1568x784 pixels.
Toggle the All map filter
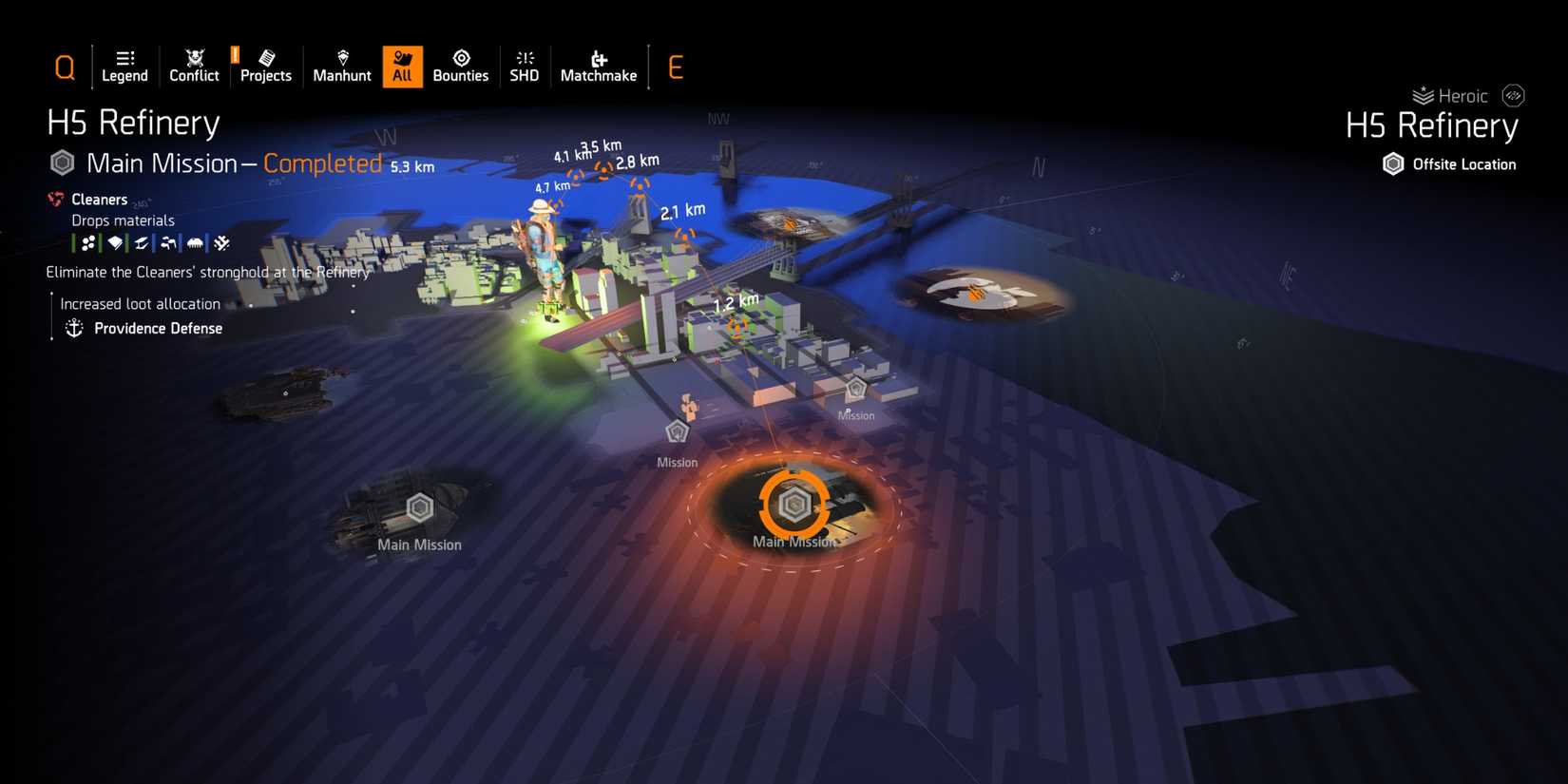(402, 66)
